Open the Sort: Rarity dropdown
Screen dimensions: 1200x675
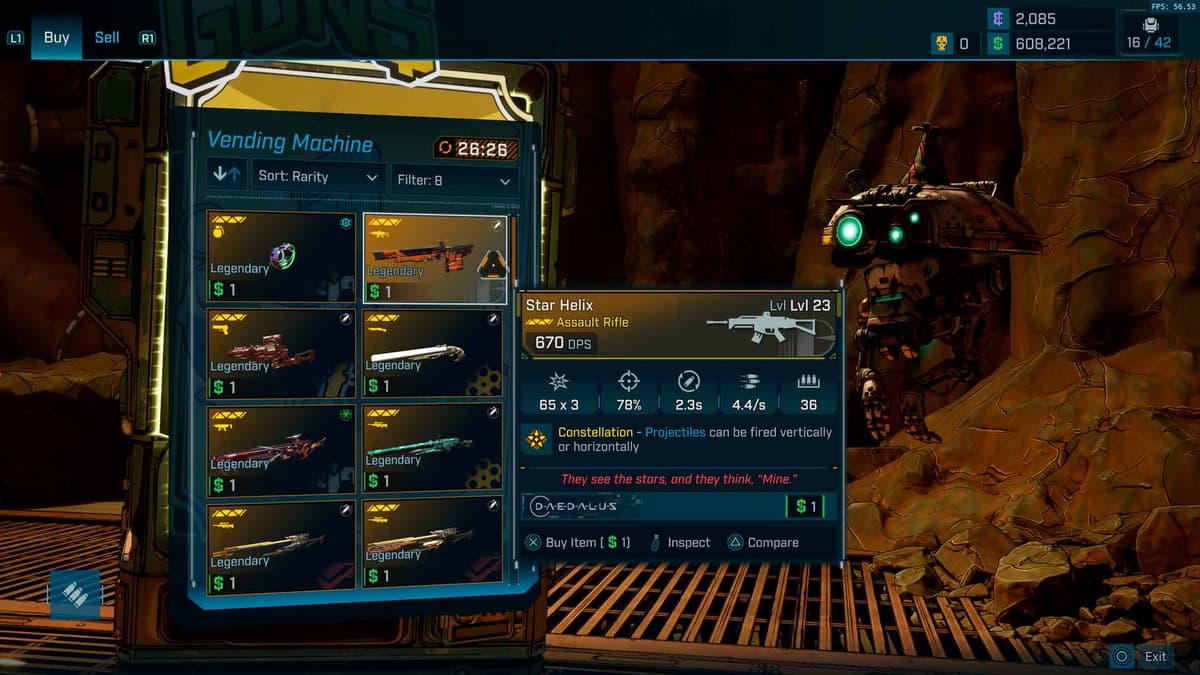(x=318, y=177)
